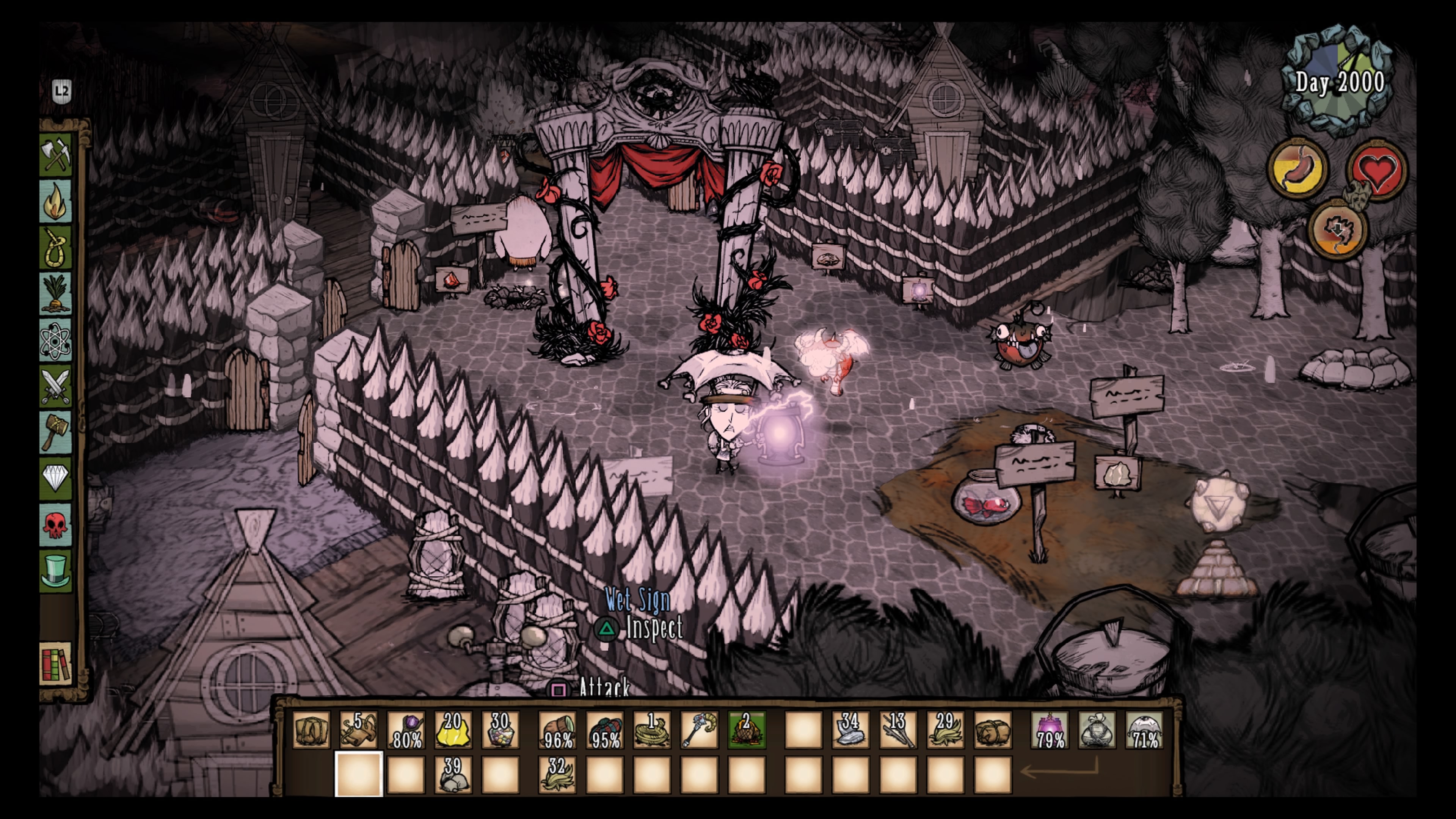1456x819 pixels.
Task: Open the Fire crafting tab
Action: (56, 201)
